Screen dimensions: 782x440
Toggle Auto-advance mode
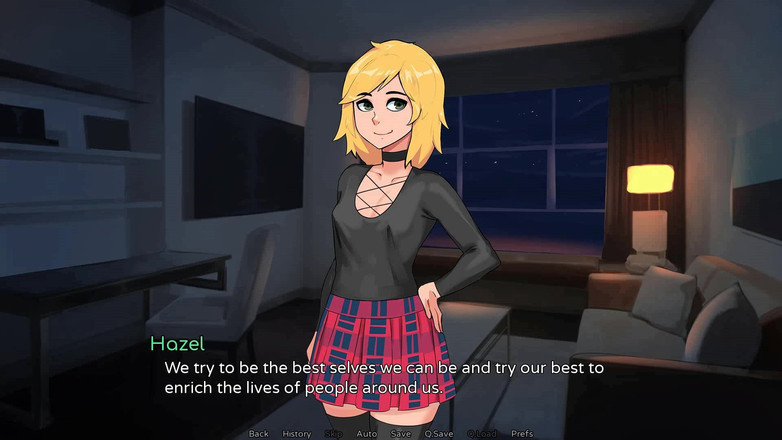367,434
